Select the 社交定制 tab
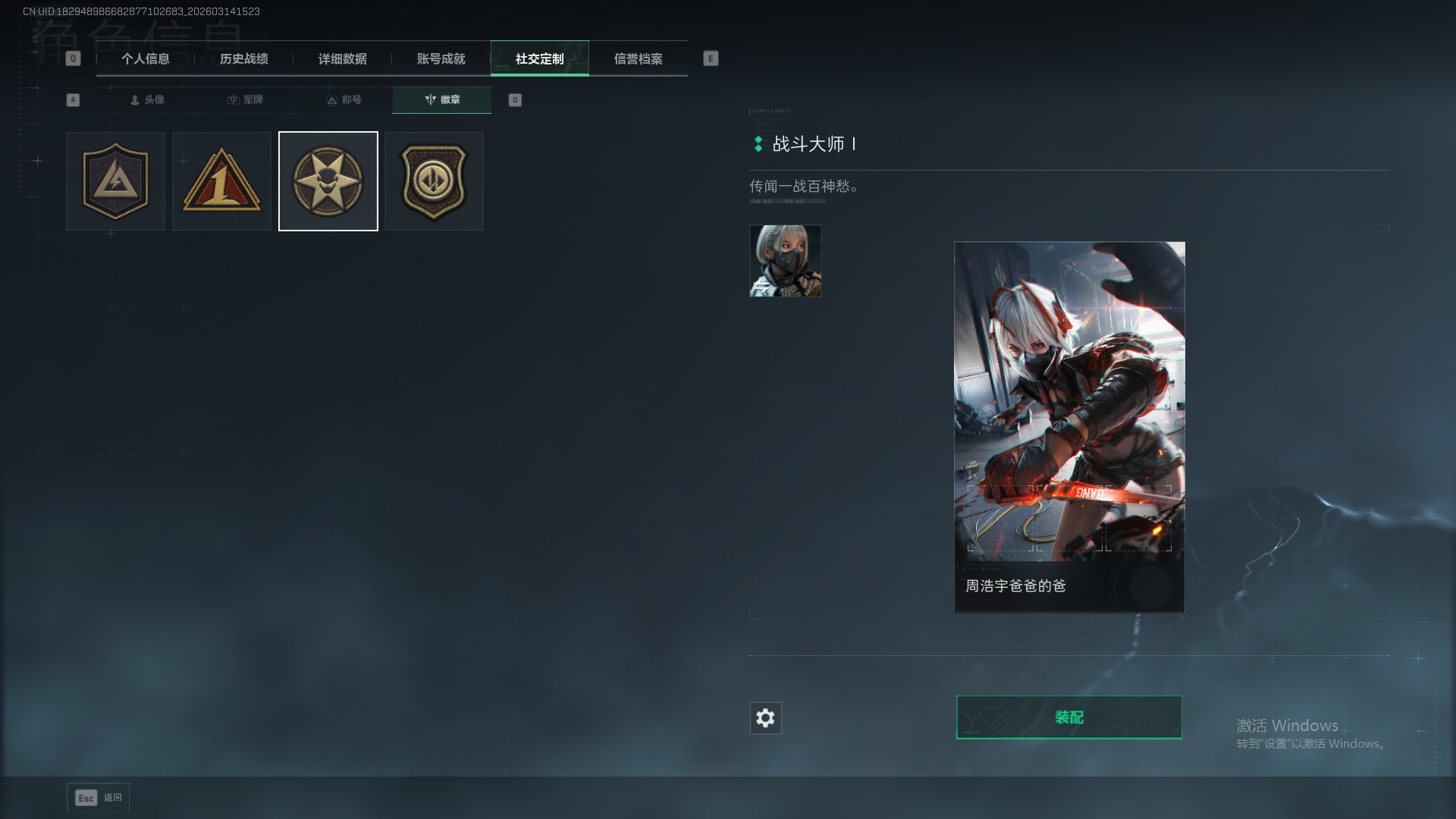The height and width of the screenshot is (819, 1456). tap(540, 59)
